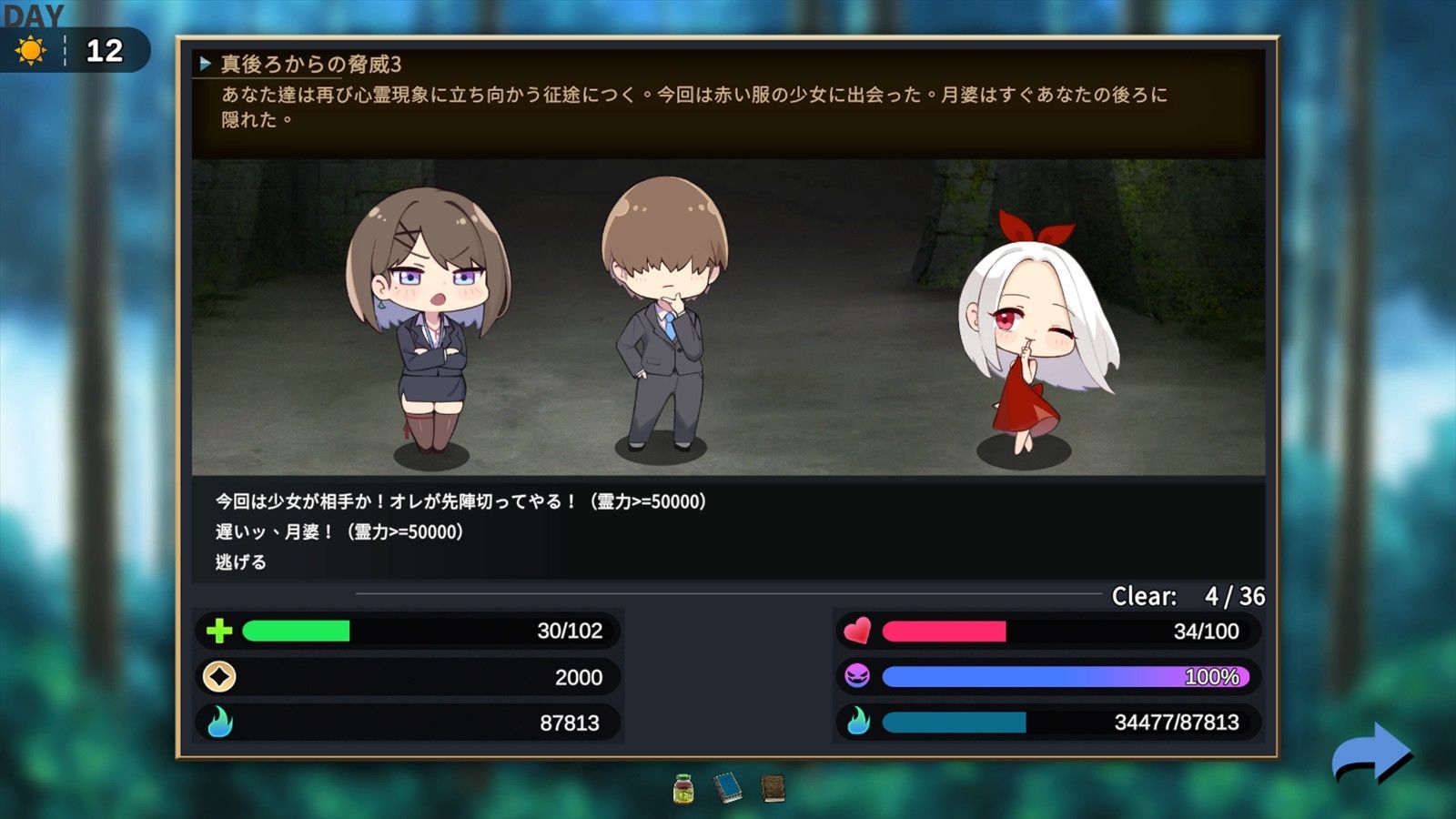Click the 100% purple demon gauge
The width and height of the screenshot is (1456, 819).
click(x=1065, y=677)
